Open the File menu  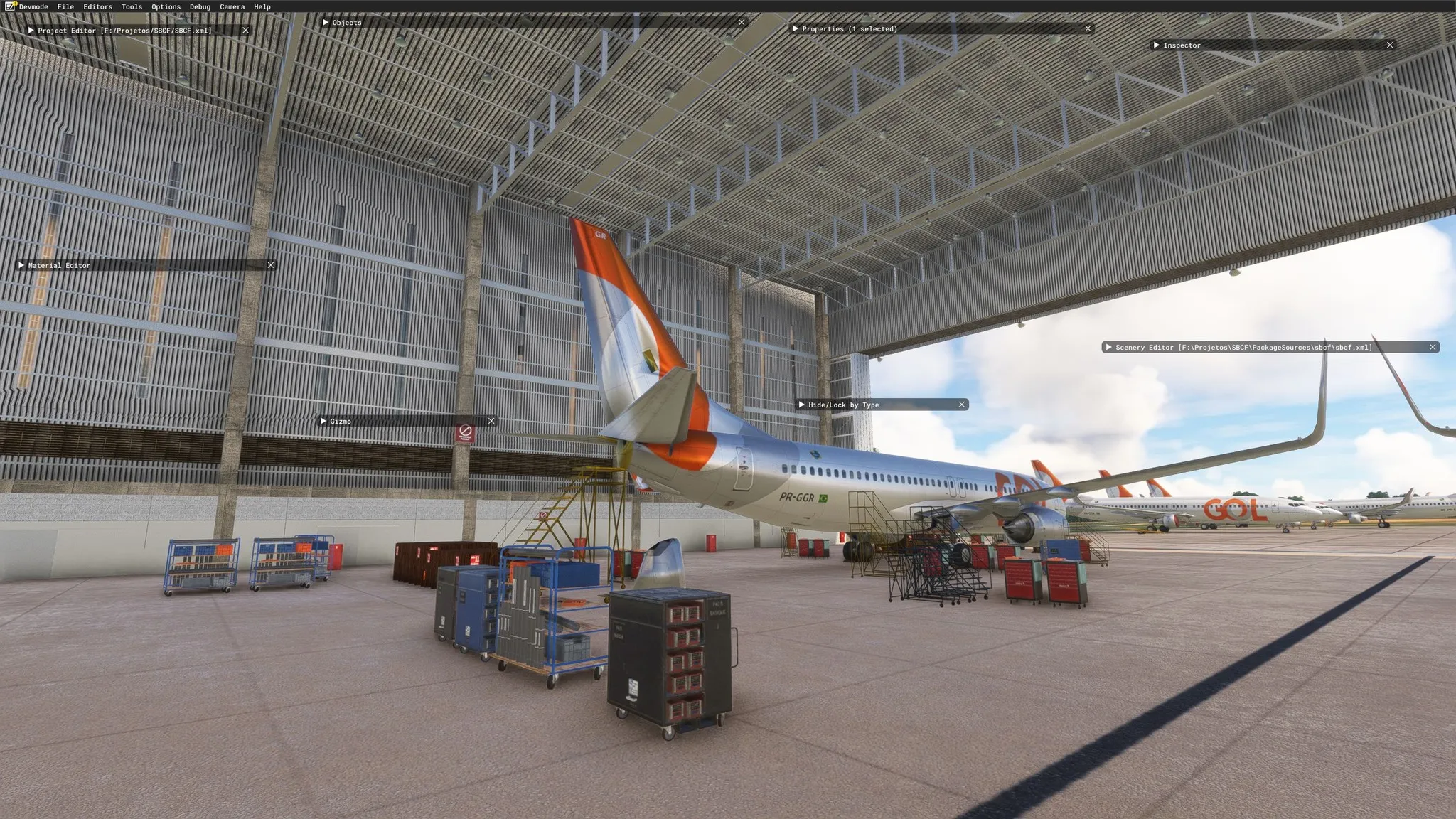click(65, 6)
